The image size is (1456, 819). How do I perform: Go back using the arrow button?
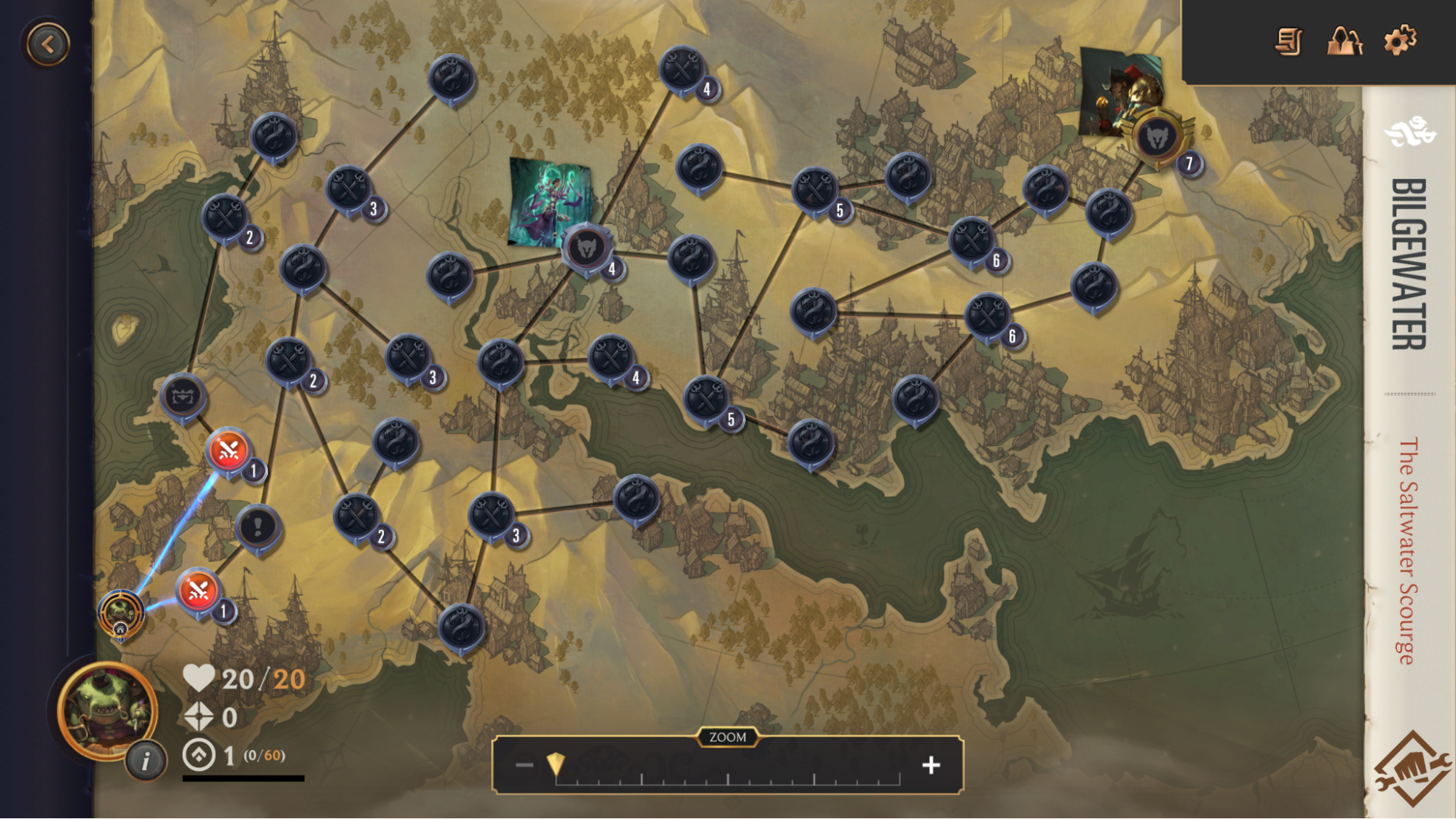(x=48, y=45)
